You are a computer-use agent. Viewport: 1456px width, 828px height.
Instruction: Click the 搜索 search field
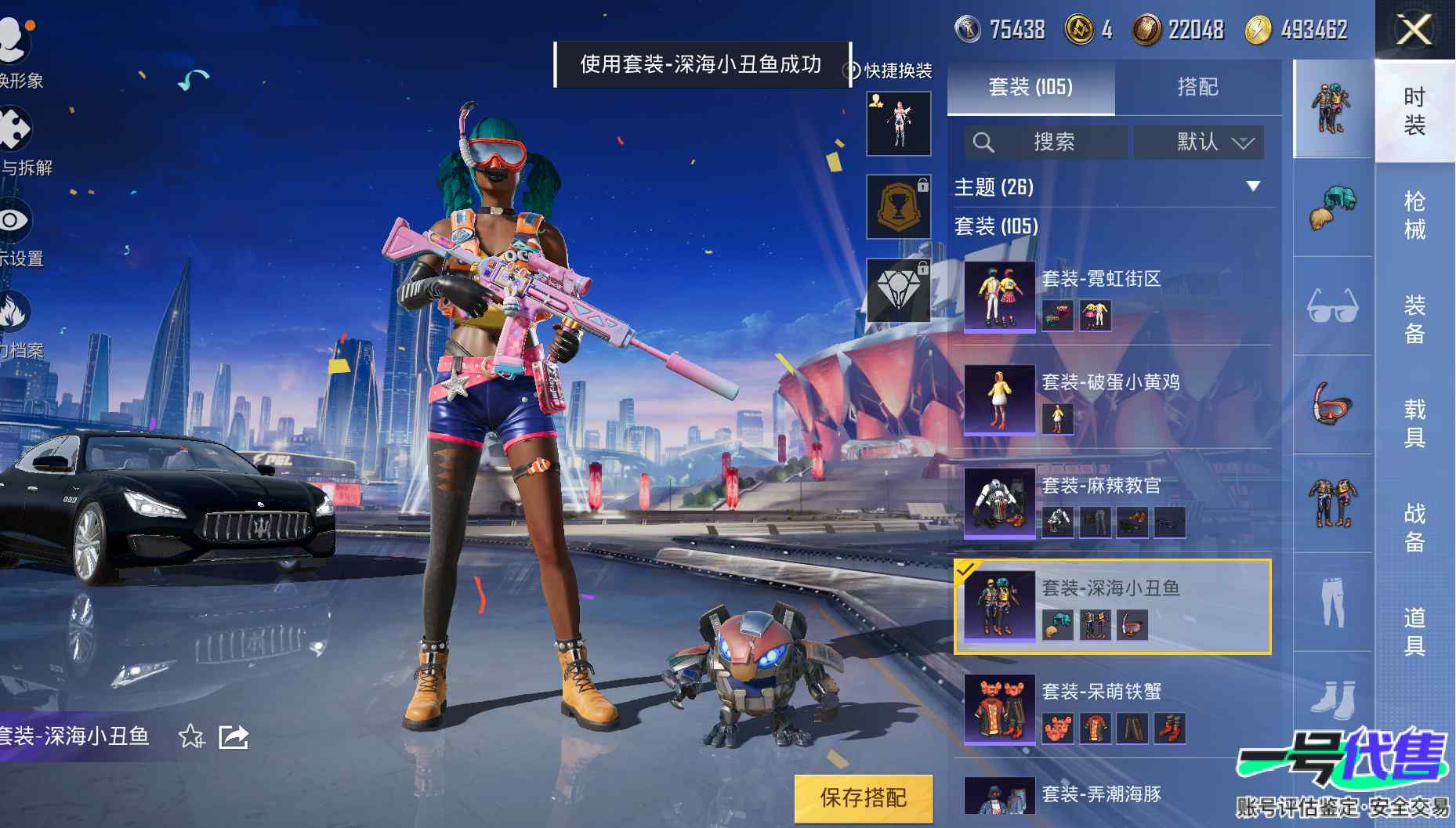tap(1046, 142)
